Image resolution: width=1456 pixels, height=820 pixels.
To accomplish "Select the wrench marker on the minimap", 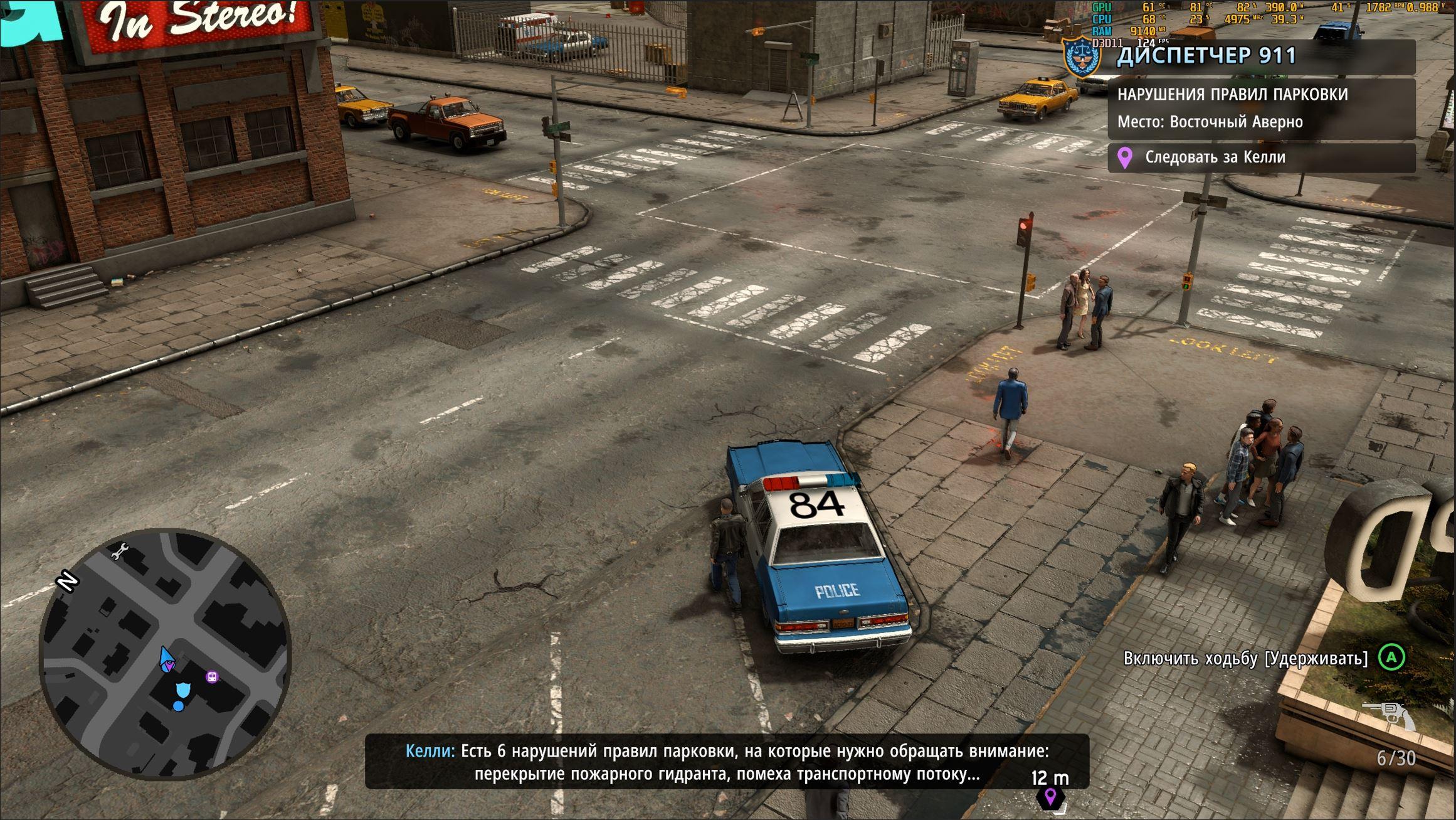I will point(119,551).
